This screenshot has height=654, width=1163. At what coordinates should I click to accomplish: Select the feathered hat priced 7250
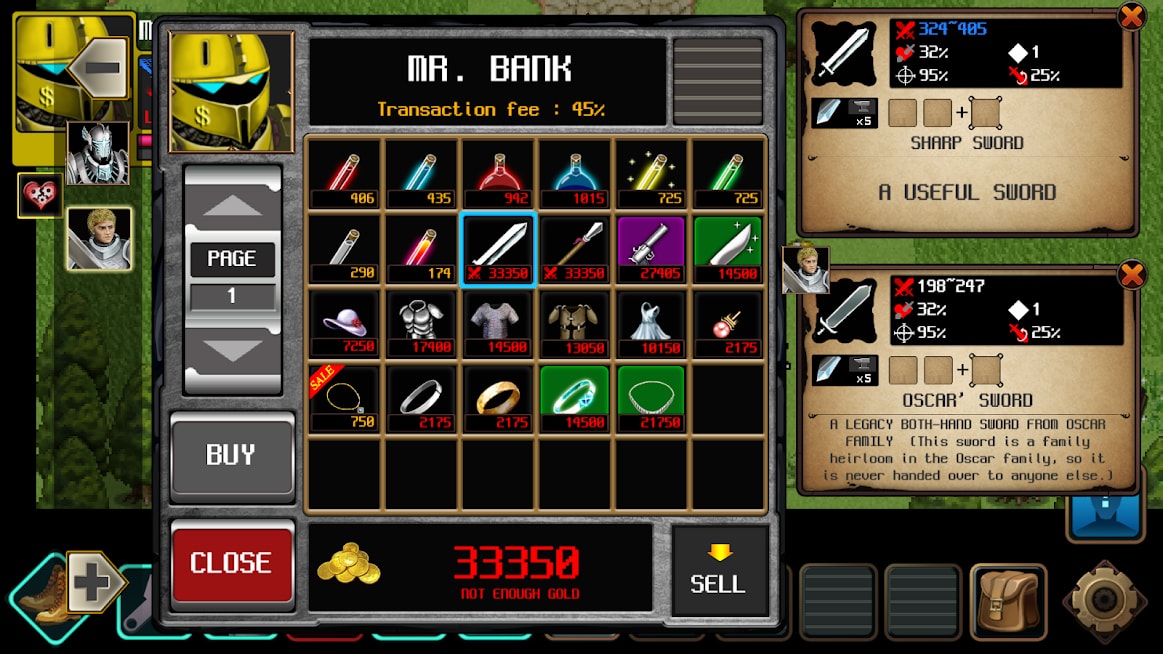tap(344, 323)
